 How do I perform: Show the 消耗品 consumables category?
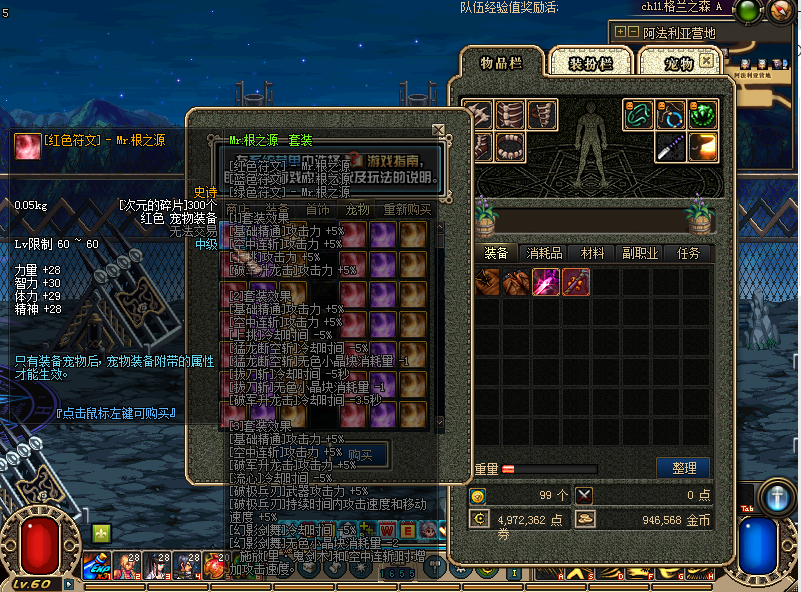coord(545,254)
